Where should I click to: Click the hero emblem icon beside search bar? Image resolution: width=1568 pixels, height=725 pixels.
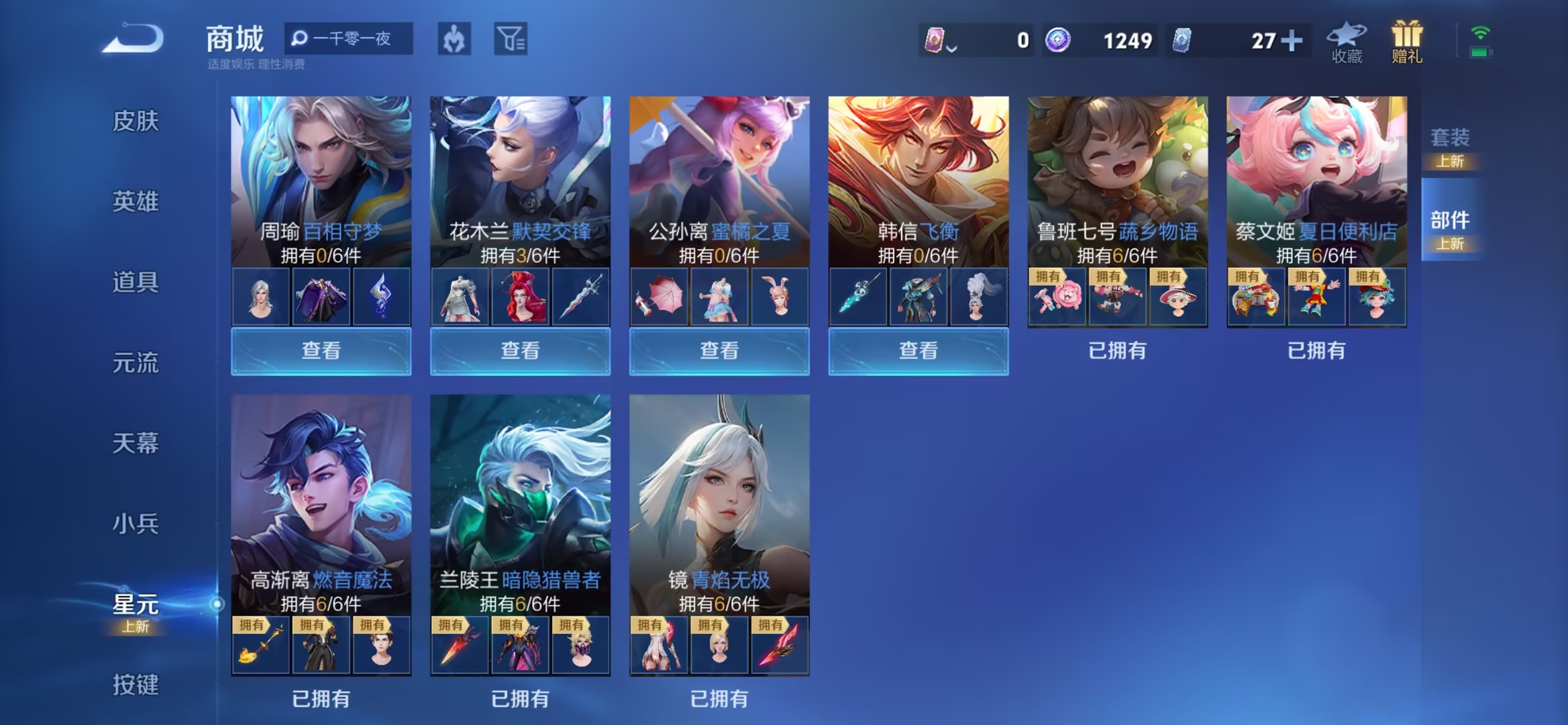[x=454, y=39]
